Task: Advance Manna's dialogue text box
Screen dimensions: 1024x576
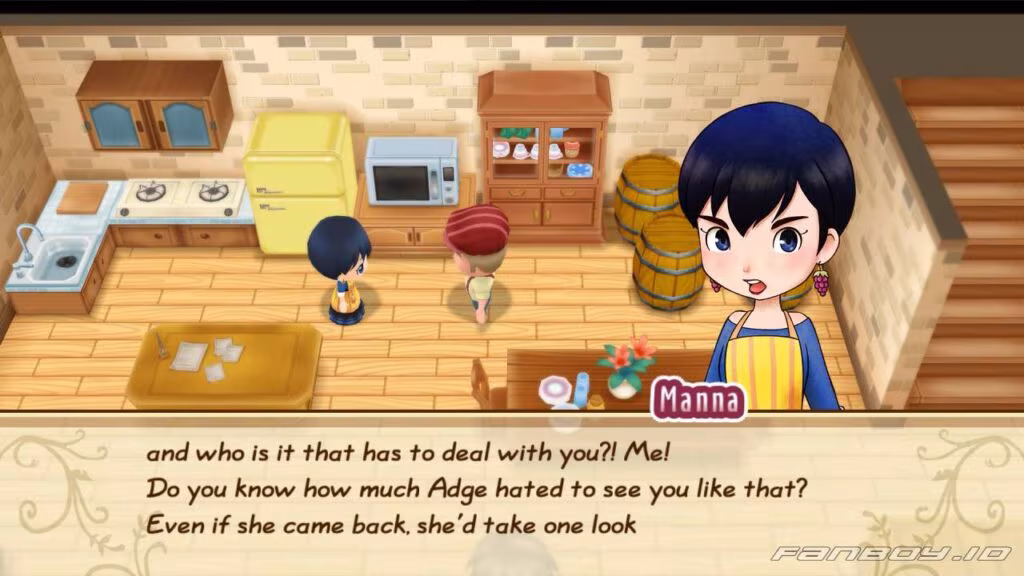Action: [511, 490]
